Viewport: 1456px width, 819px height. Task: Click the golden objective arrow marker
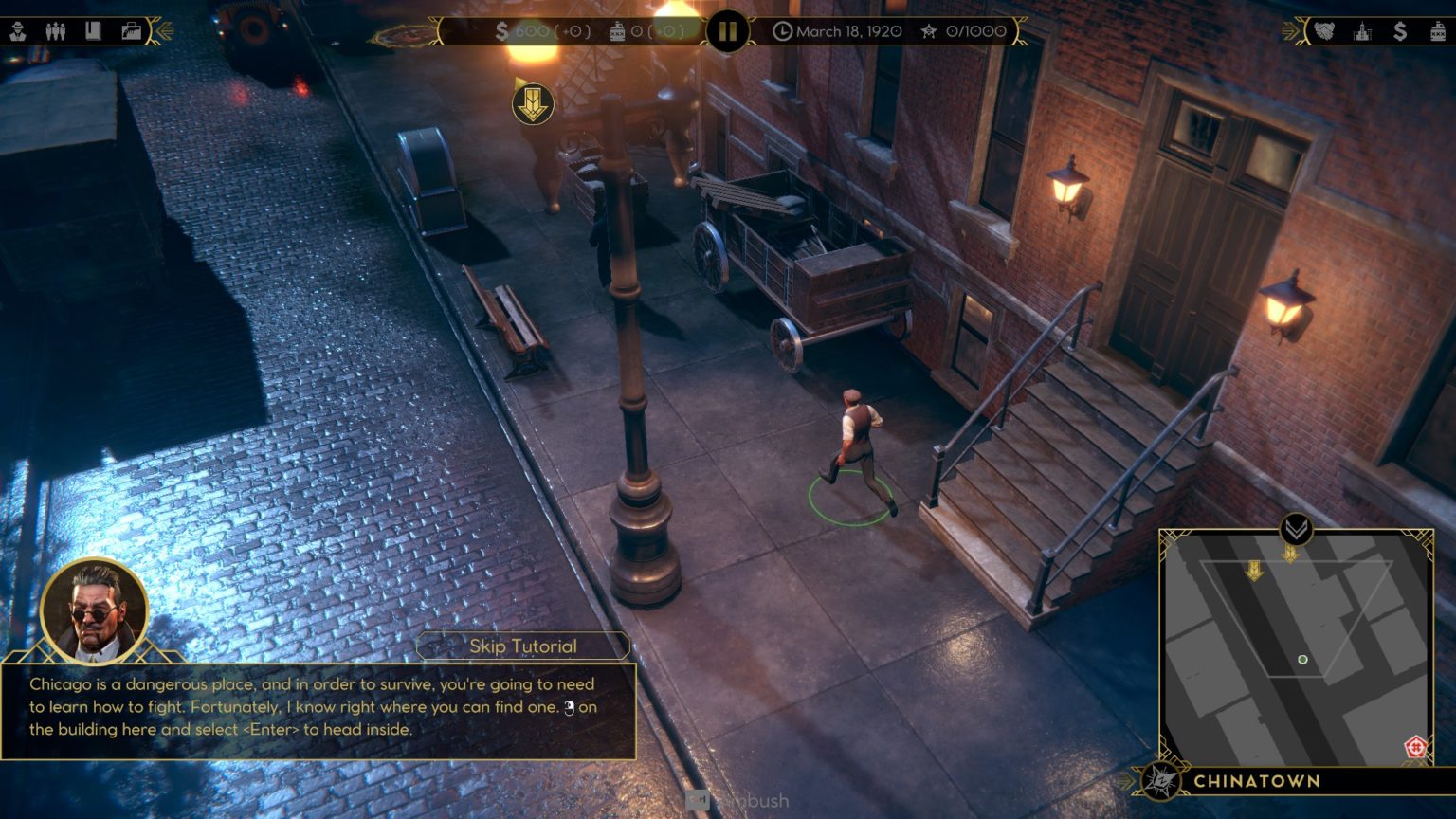point(533,102)
